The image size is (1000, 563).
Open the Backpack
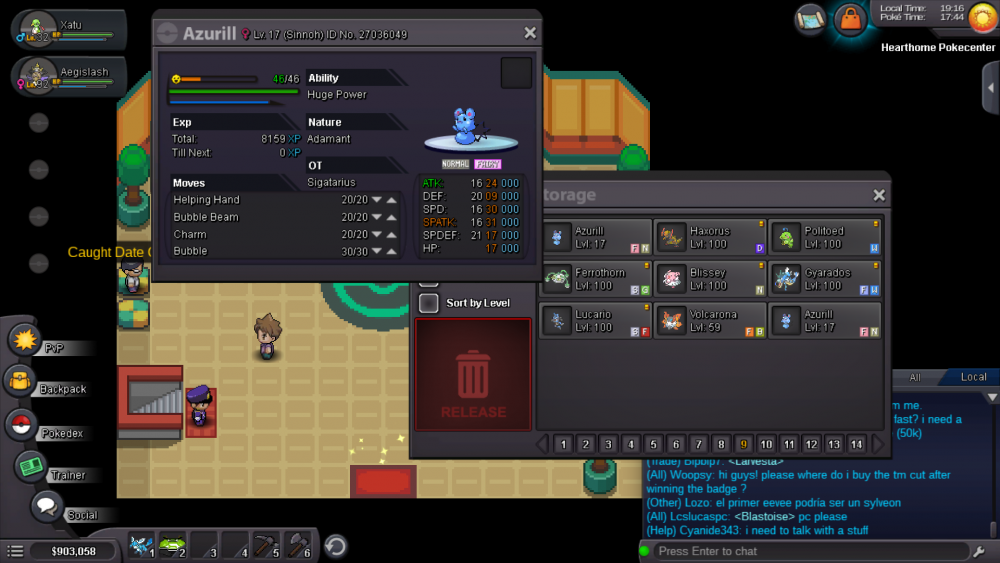[x=21, y=381]
